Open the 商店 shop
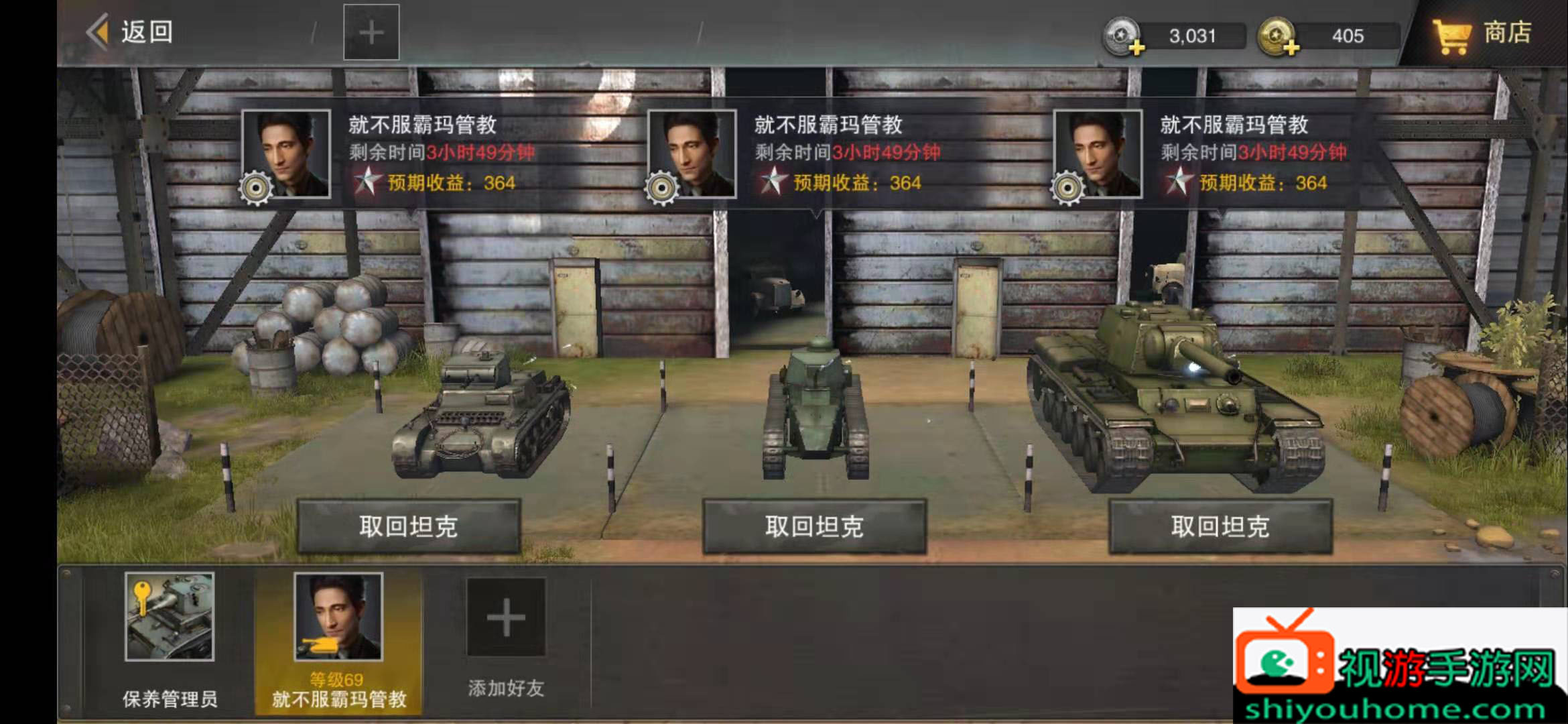 point(1483,34)
